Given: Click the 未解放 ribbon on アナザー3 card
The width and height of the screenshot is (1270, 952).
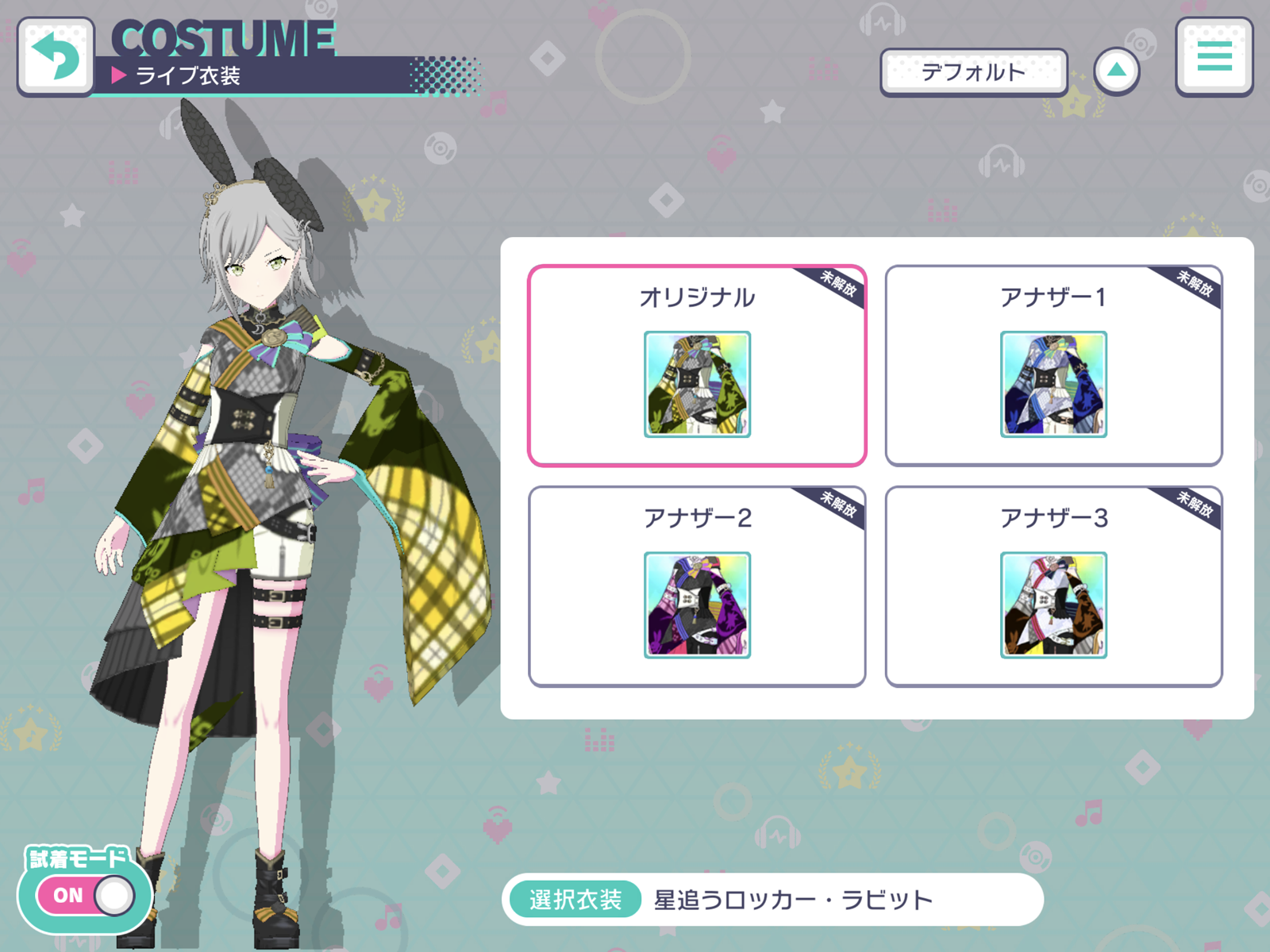Looking at the screenshot, I should pyautogui.click(x=1193, y=505).
